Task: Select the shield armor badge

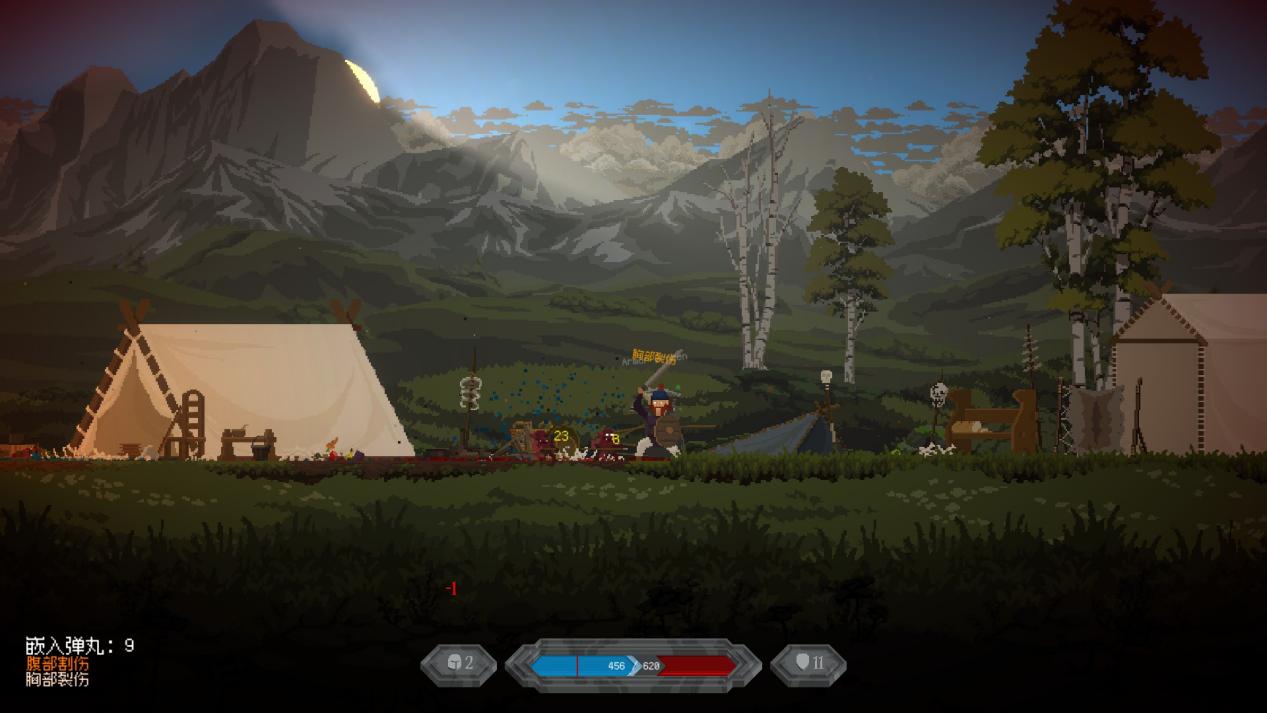Action: point(808,664)
